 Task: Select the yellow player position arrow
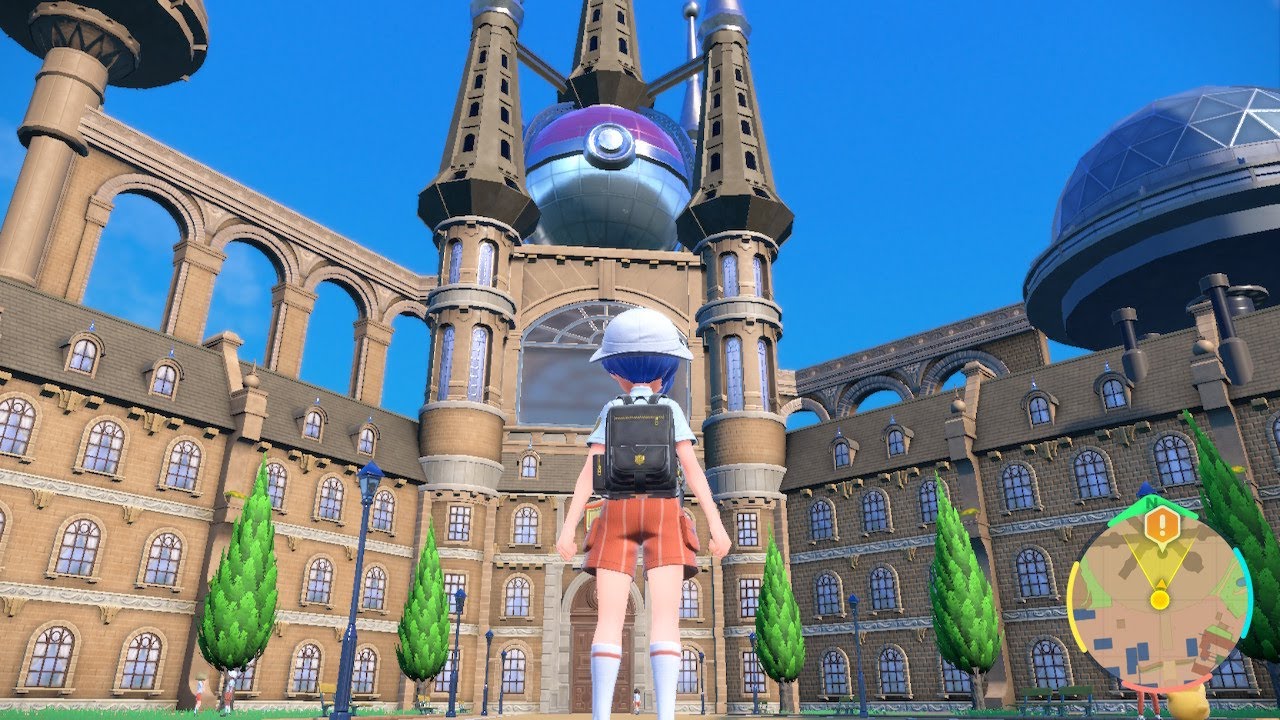tap(1160, 598)
